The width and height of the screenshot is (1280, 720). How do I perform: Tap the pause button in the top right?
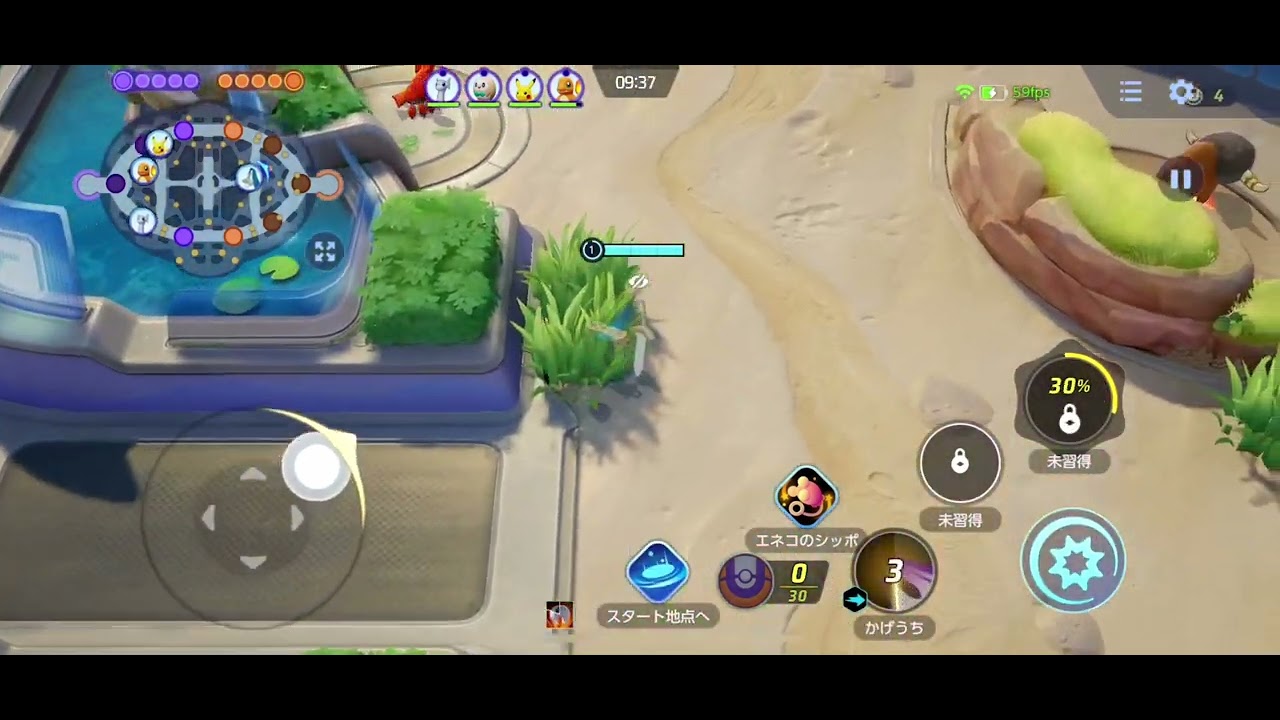coord(1181,179)
